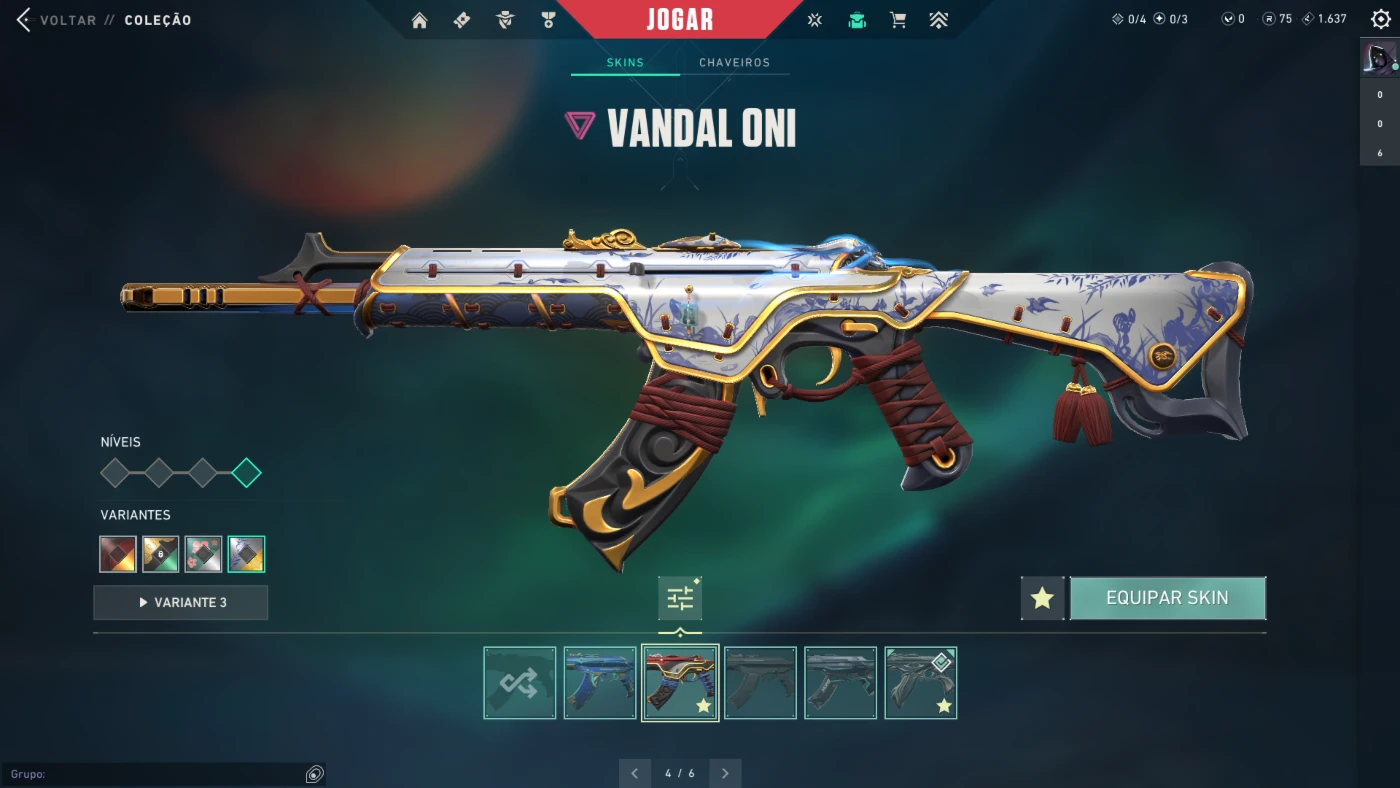Open the skin filter sliders
Screen dimensions: 1400x788
pos(680,599)
